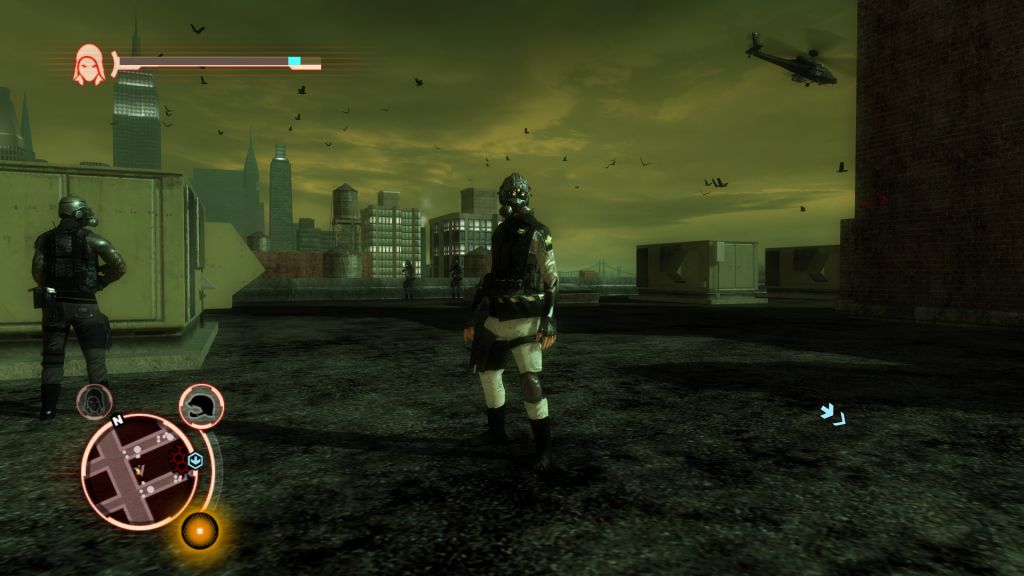Click the hooded figure icon above the minimap
The height and width of the screenshot is (576, 1024).
coord(94,401)
